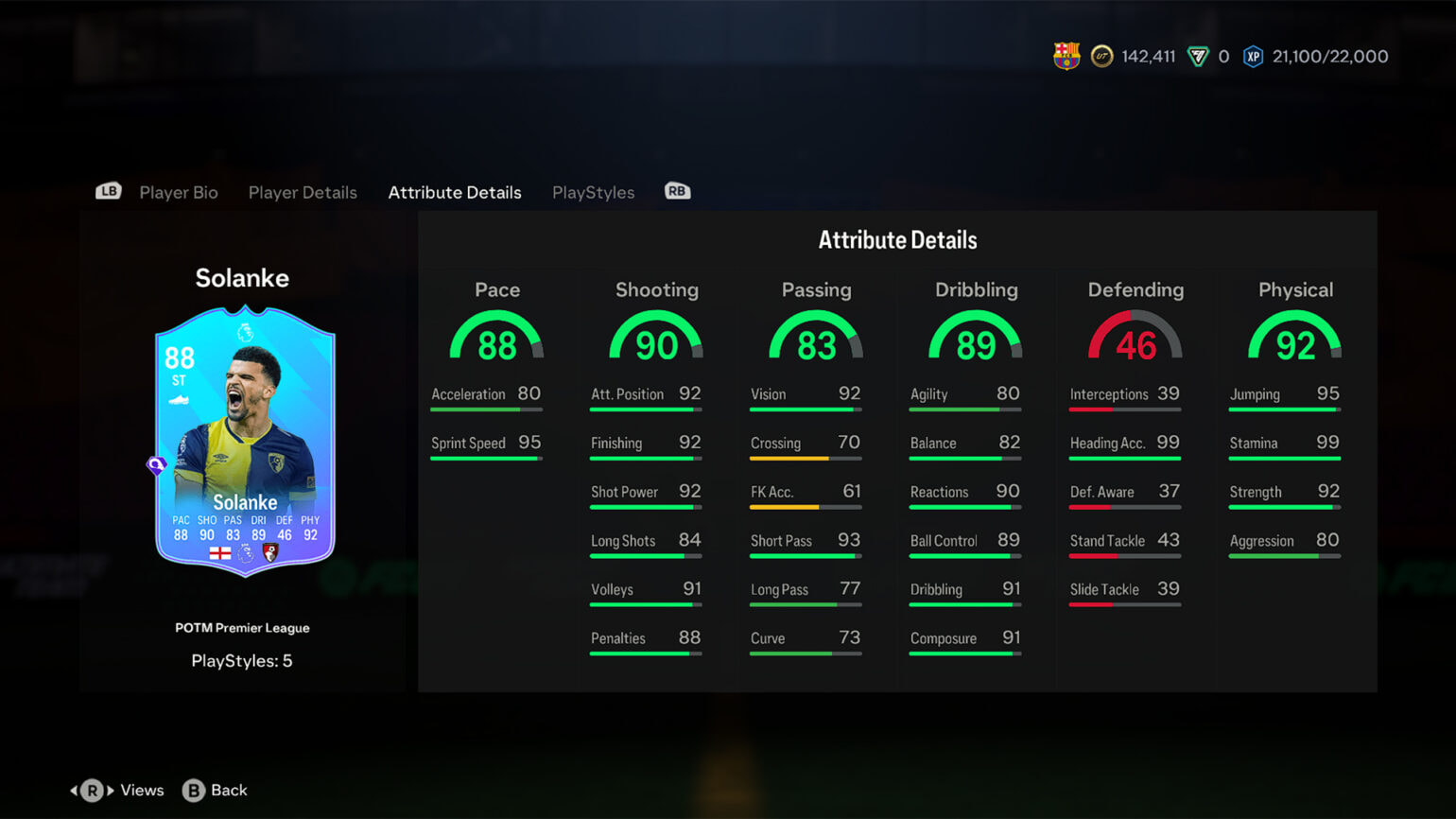Click the LB bumper icon beside Player Bio
The height and width of the screenshot is (819, 1456).
click(108, 190)
